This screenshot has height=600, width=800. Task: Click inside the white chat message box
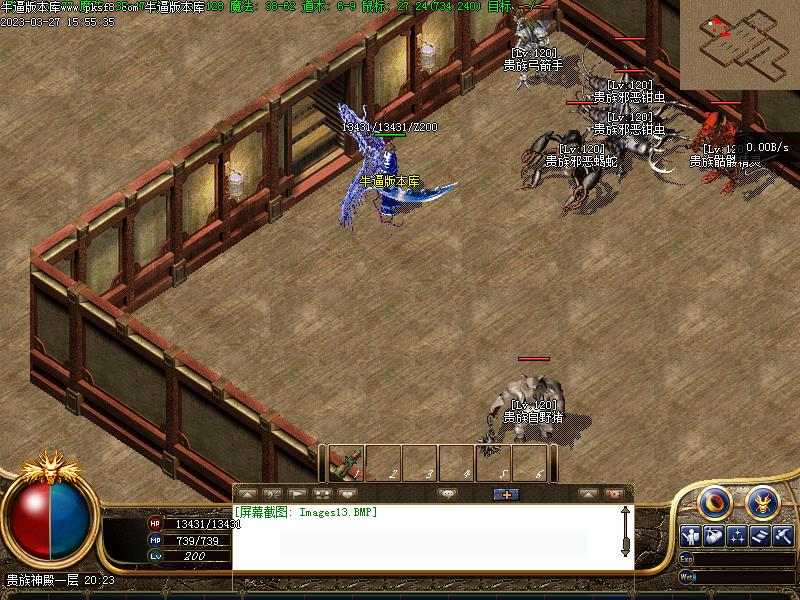pyautogui.click(x=430, y=540)
